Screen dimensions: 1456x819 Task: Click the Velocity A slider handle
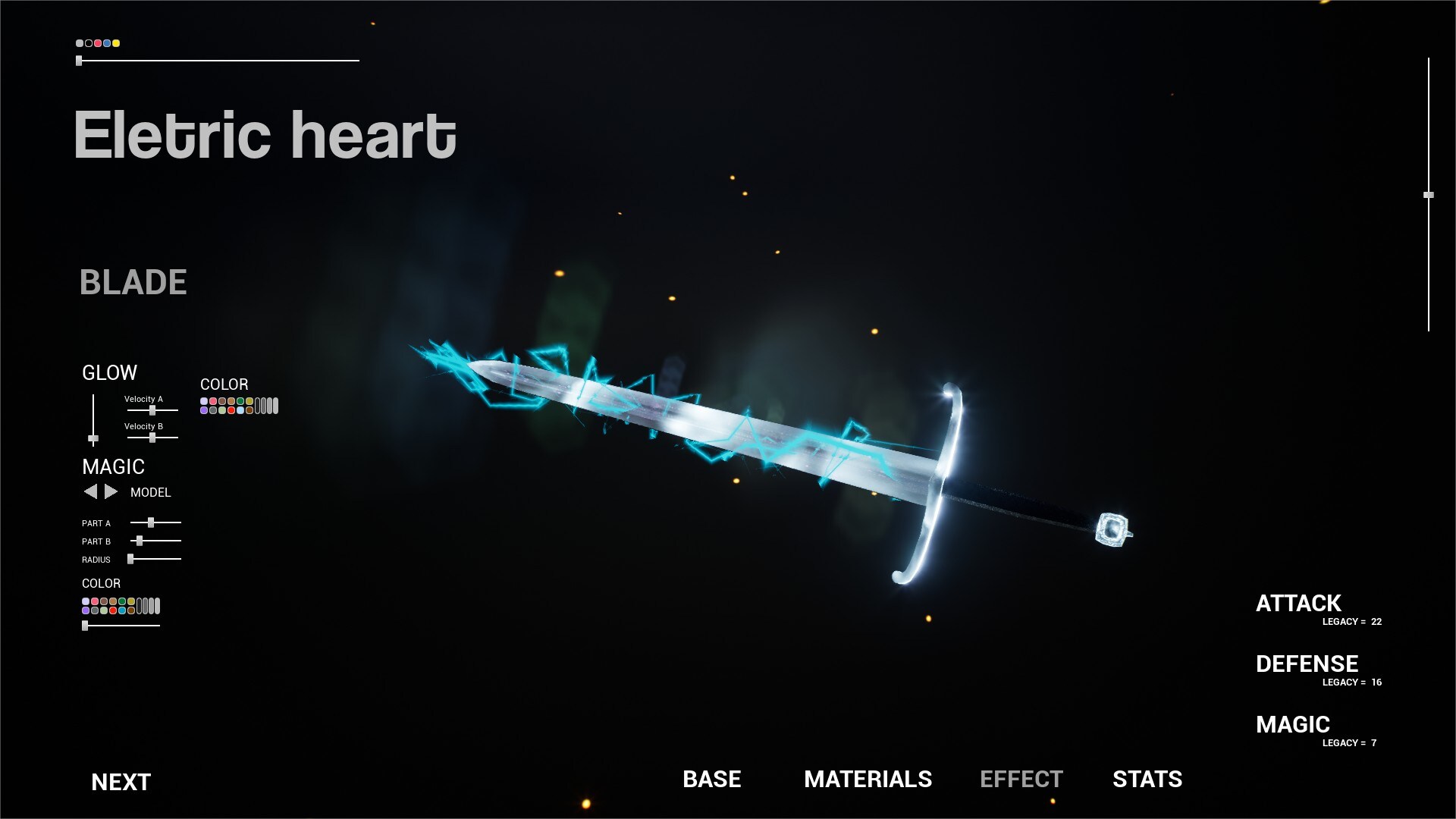click(x=153, y=410)
